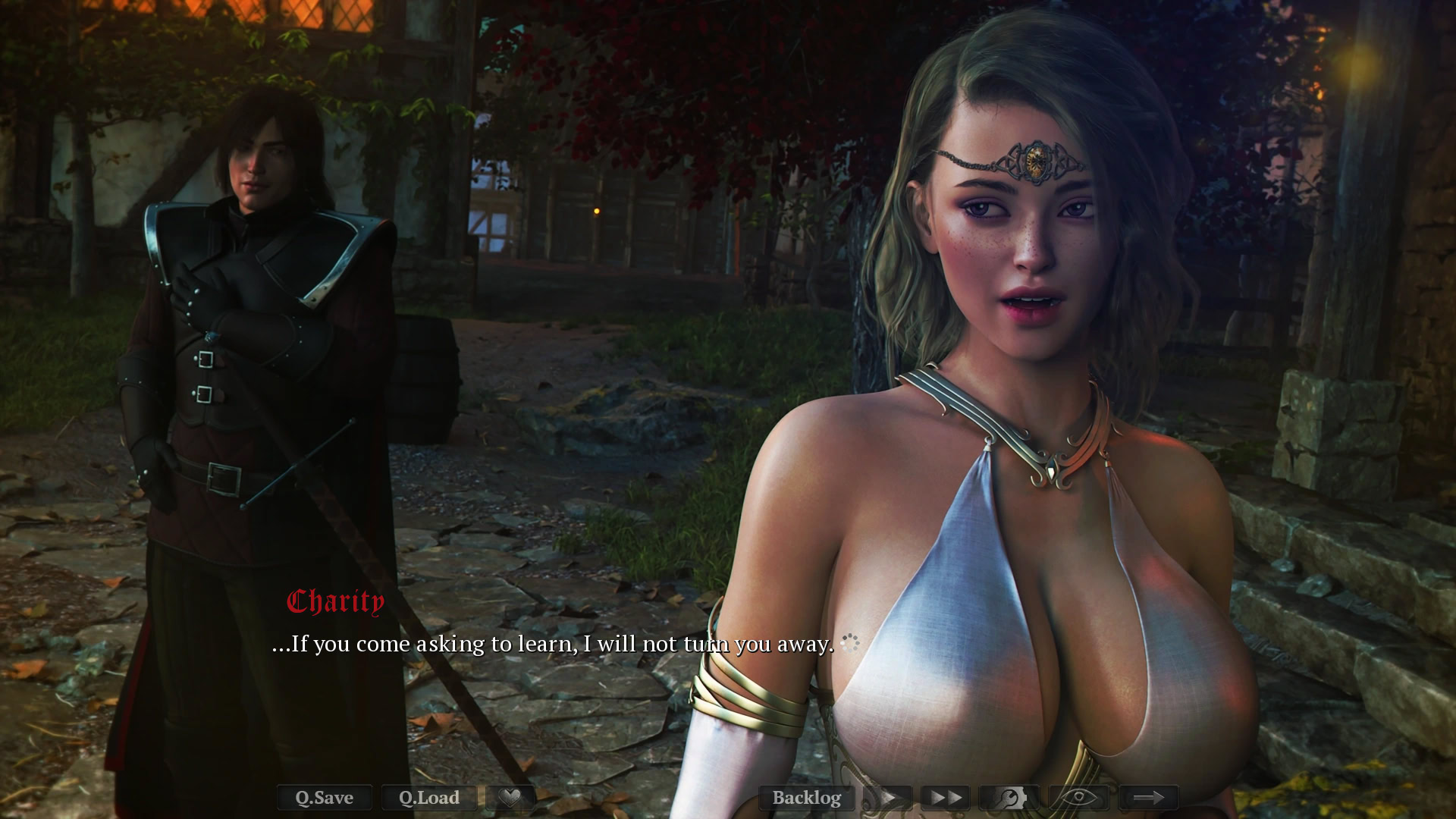Open settings via the wrench gear icon
Viewport: 1456px width, 819px height.
[x=1009, y=798]
